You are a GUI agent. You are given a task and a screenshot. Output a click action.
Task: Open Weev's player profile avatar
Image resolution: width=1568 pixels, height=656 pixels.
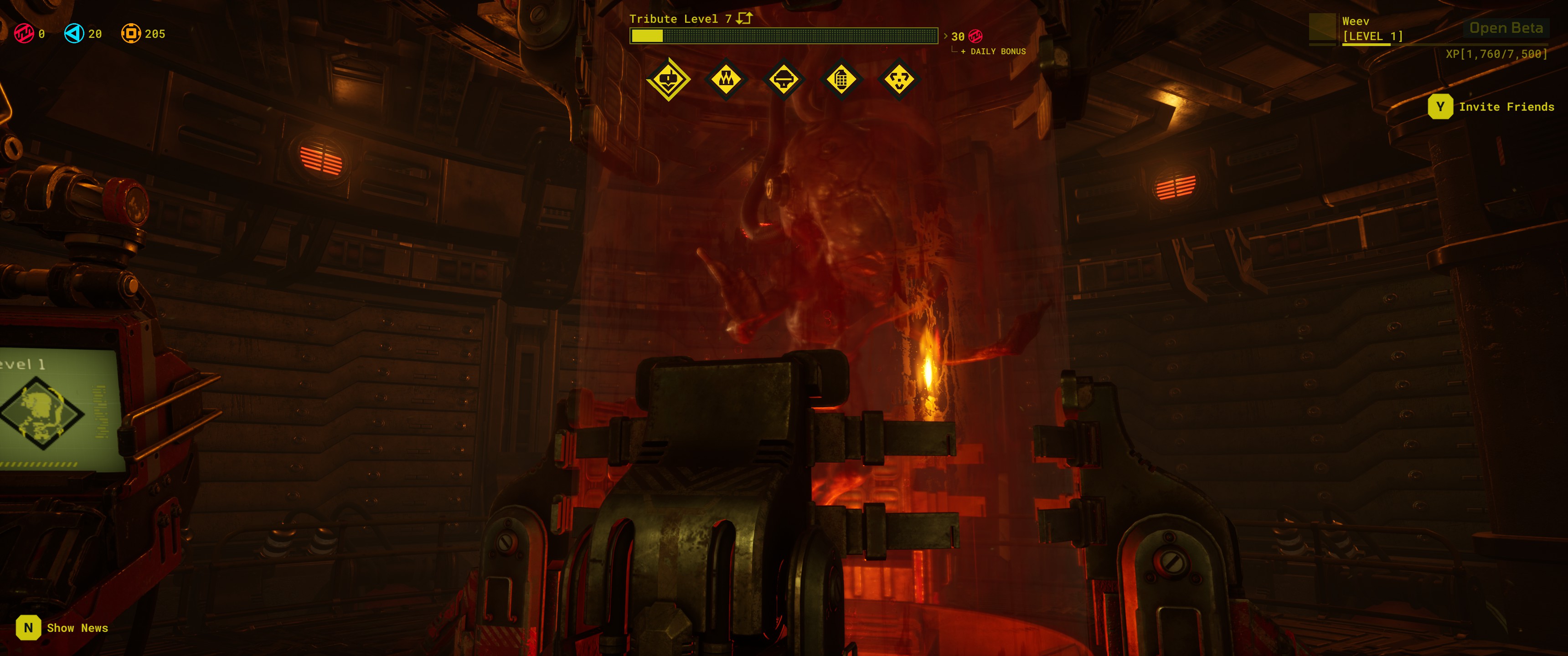point(1321,29)
